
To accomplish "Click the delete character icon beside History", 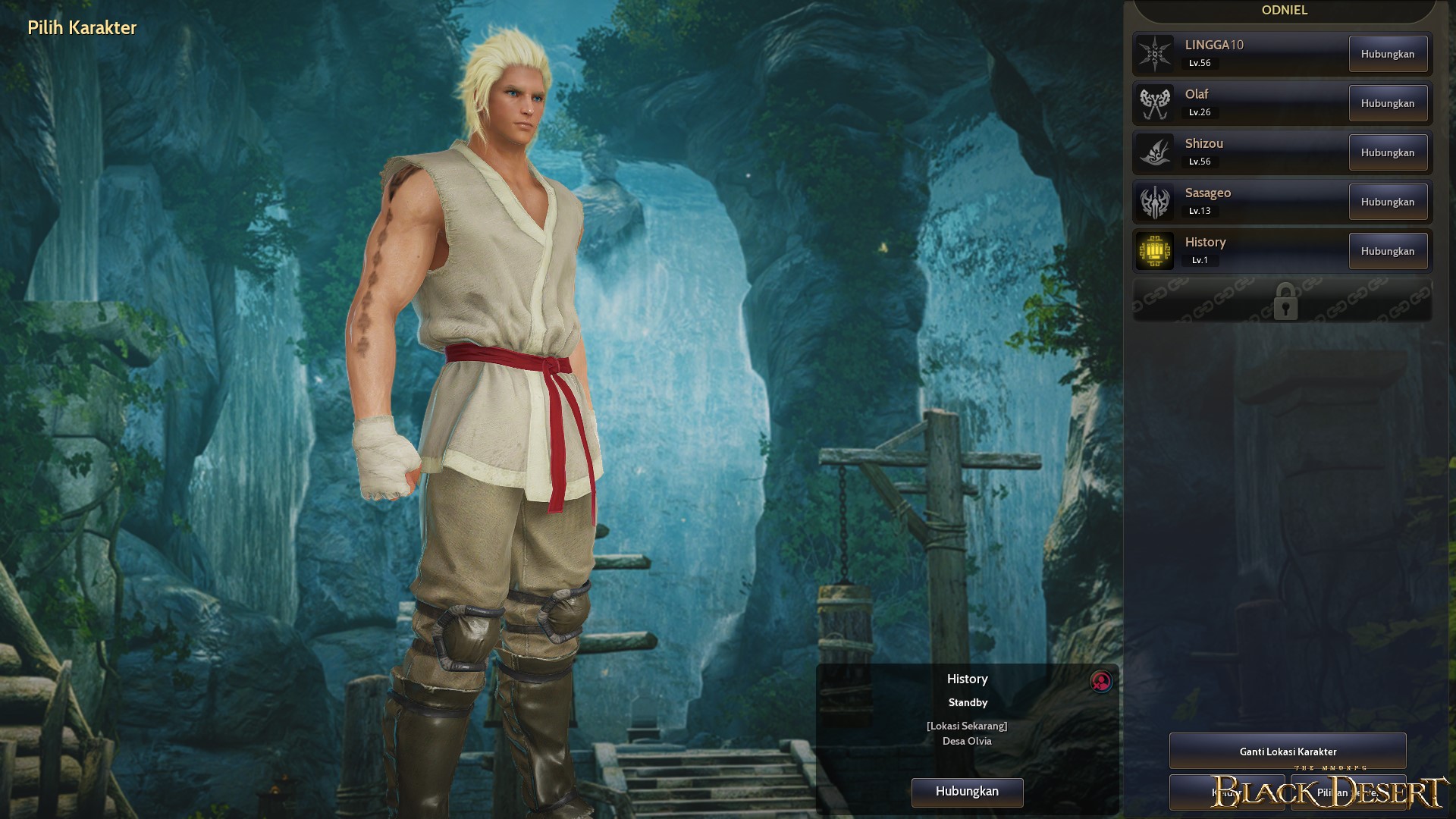I will [1101, 682].
